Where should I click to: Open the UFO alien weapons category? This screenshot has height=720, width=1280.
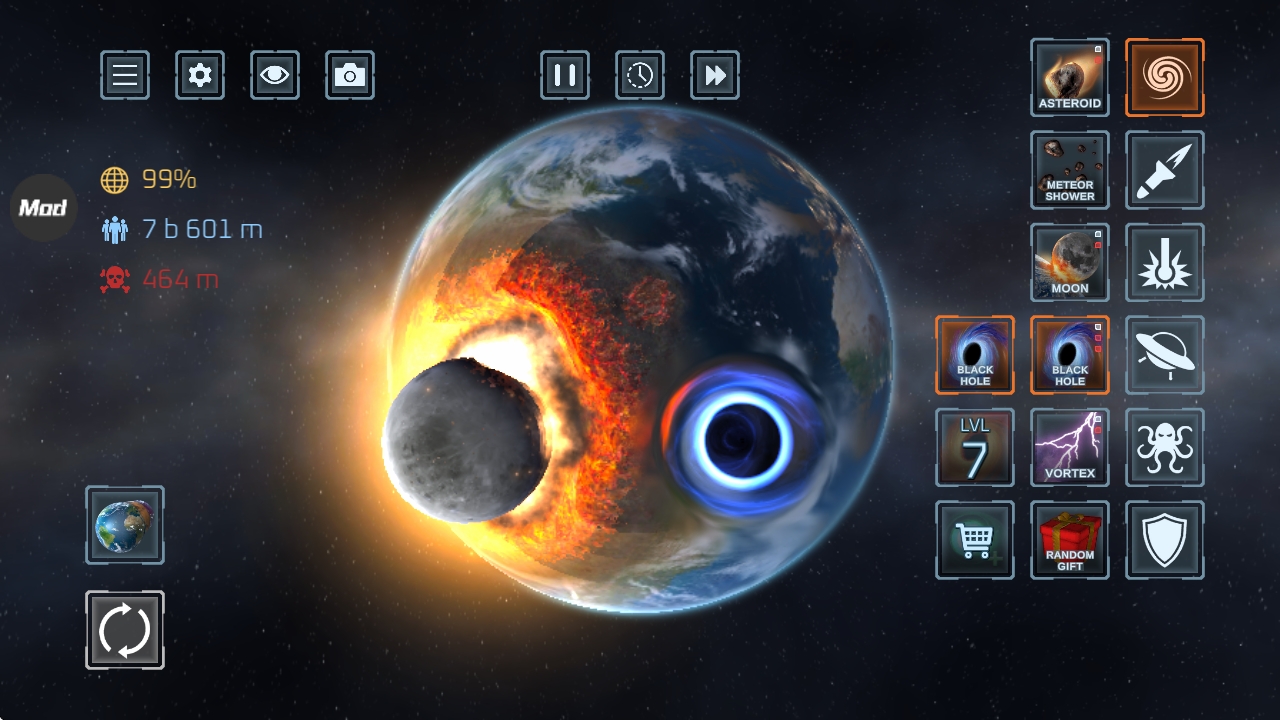click(1165, 355)
